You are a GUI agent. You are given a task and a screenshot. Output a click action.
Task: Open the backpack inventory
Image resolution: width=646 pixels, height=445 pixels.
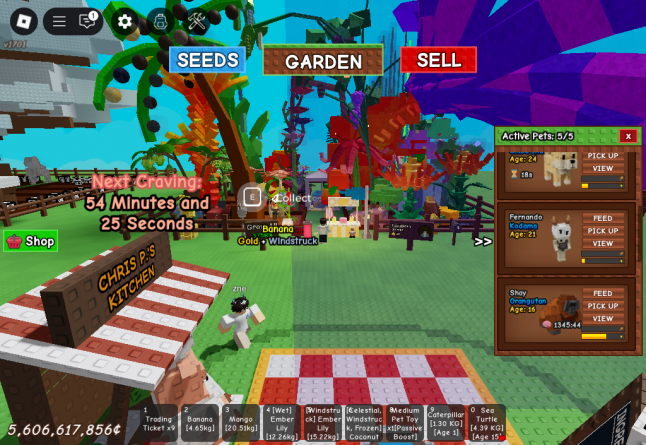tap(160, 21)
